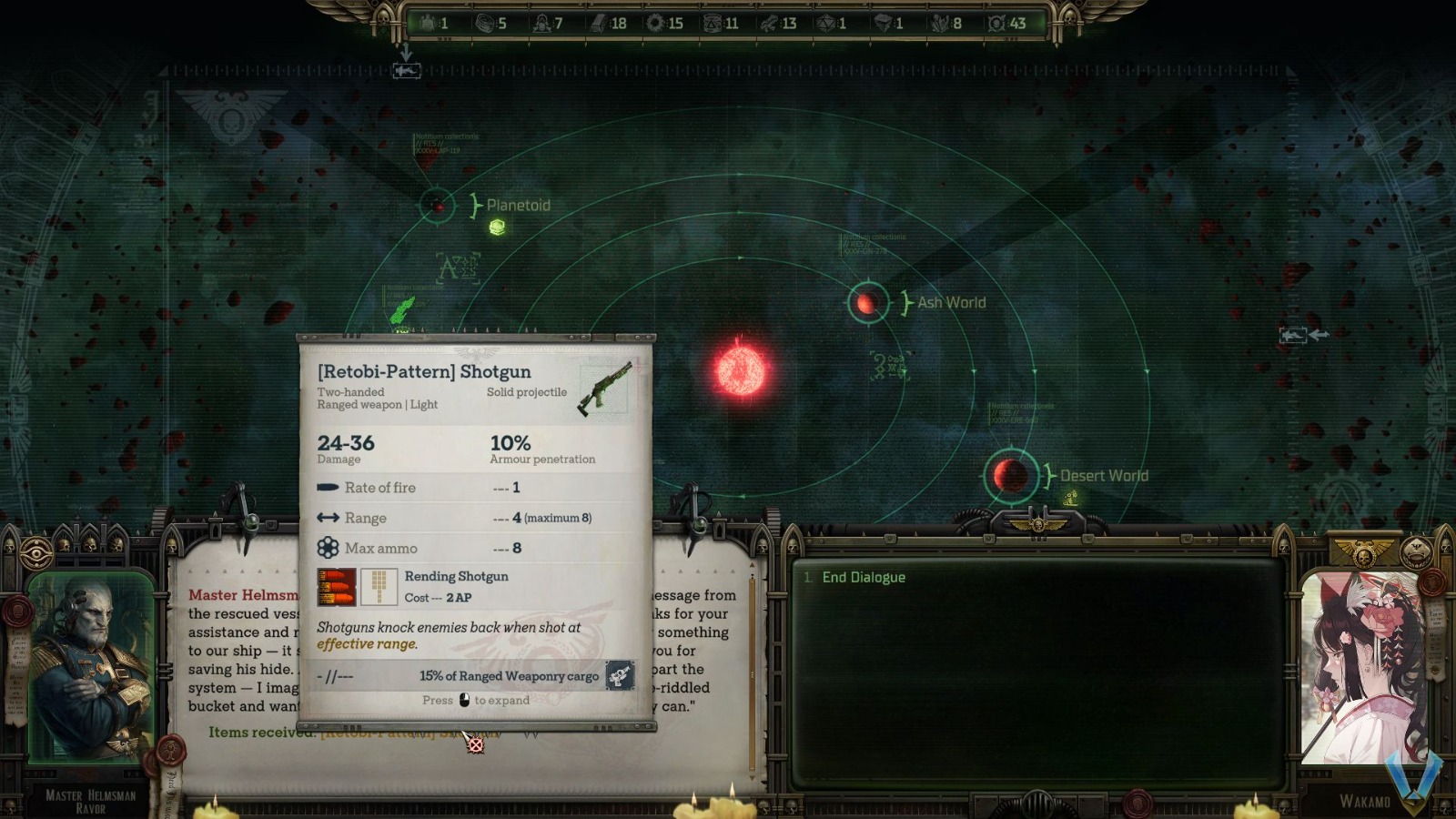The width and height of the screenshot is (1456, 819).
Task: Click the Ranged Weaponry cargo pistol icon
Action: click(620, 677)
